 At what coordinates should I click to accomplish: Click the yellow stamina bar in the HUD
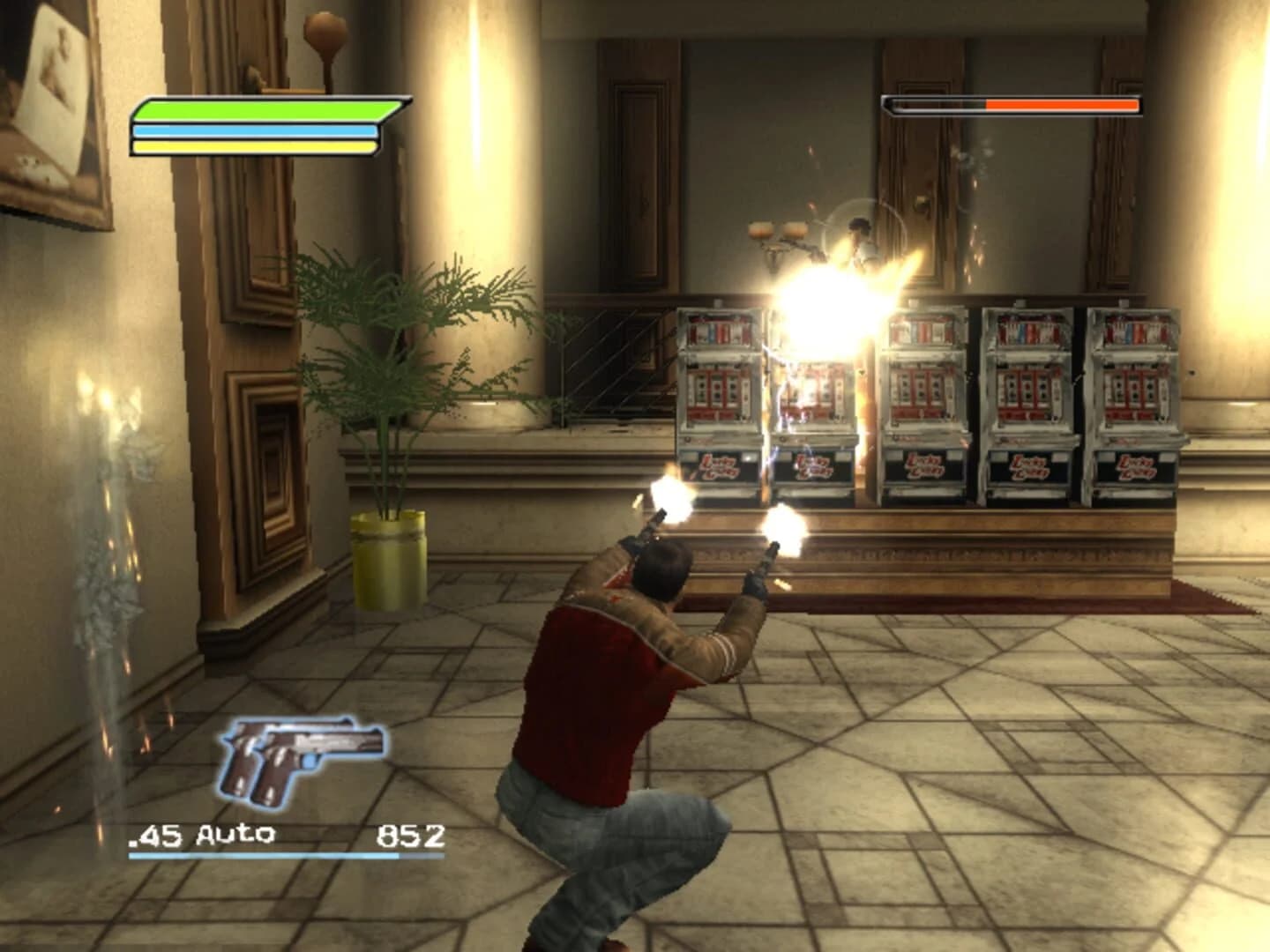coord(256,146)
